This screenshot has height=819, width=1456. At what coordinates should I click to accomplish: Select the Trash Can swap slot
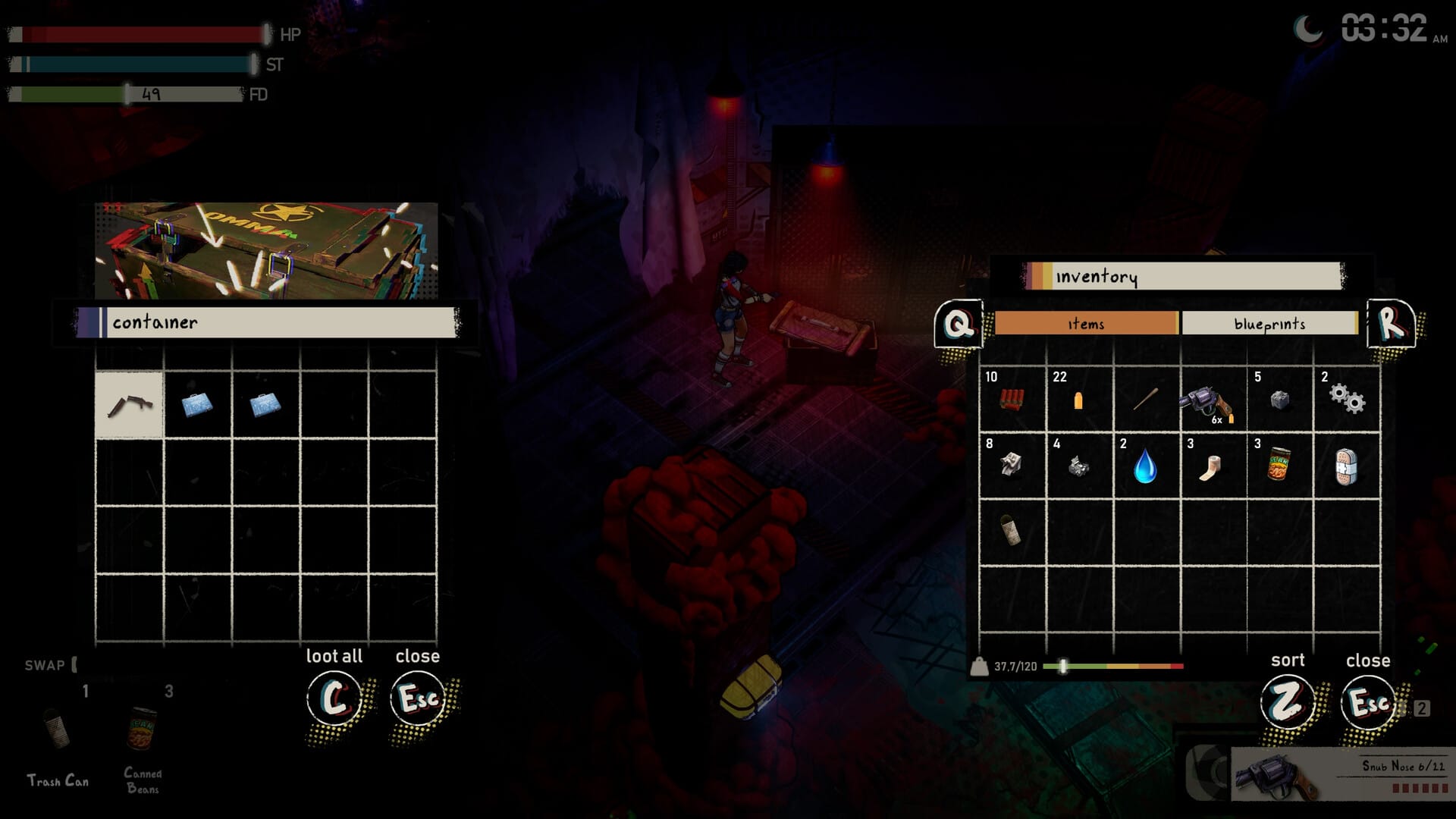pos(58,732)
